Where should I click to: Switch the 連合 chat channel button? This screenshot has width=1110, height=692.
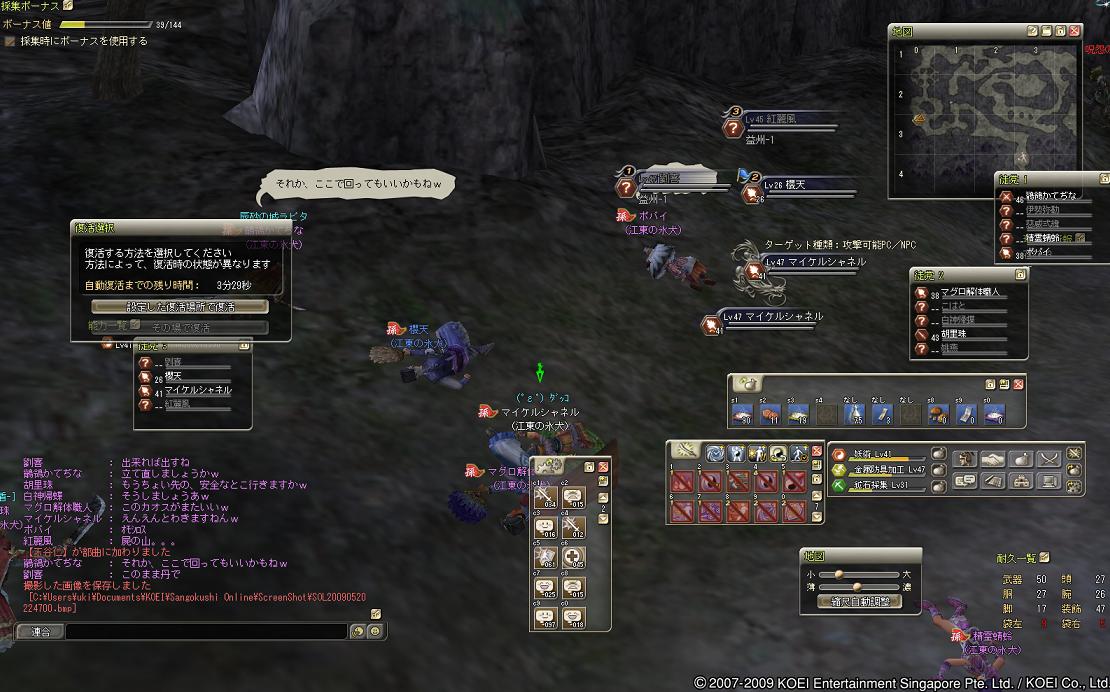[x=40, y=631]
